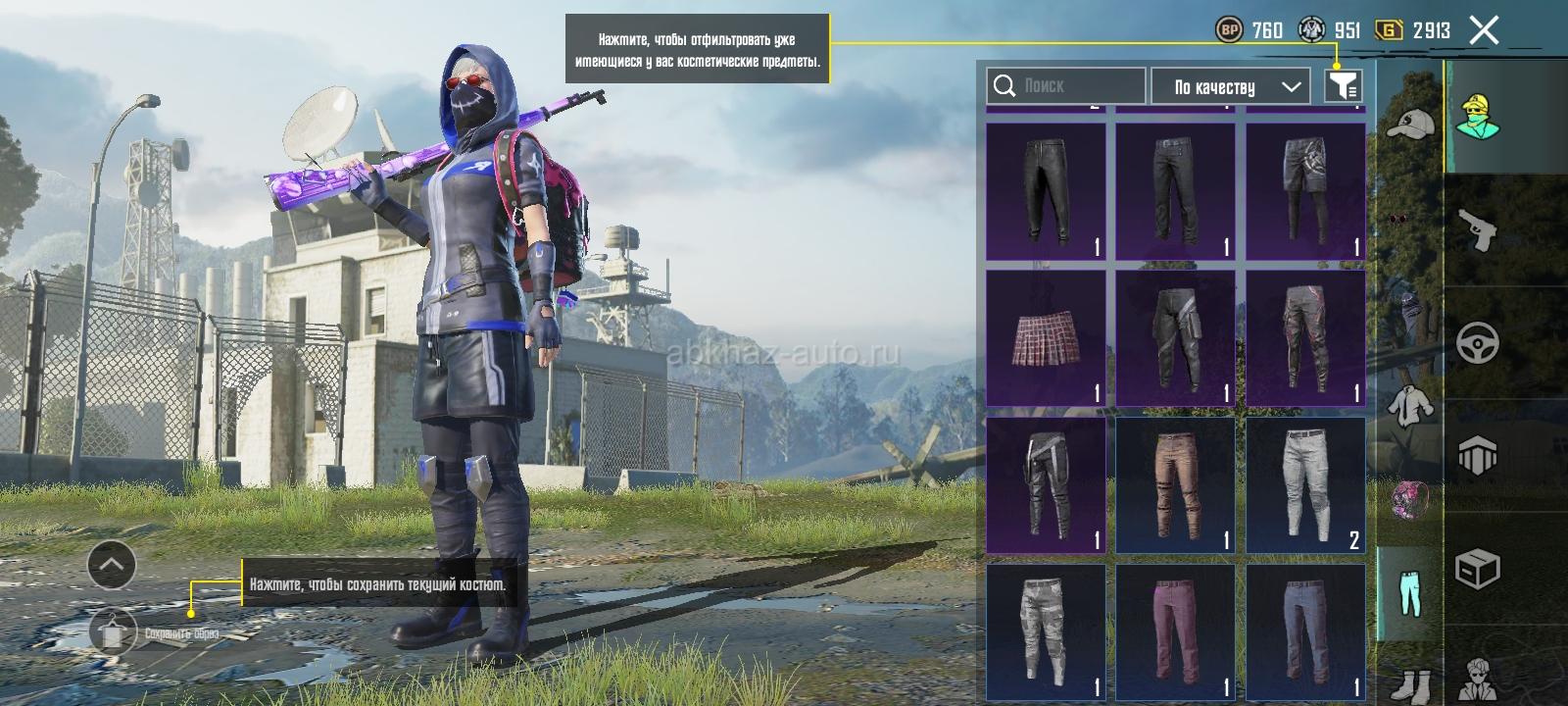Image resolution: width=1568 pixels, height=706 pixels.
Task: Expand the panel with the up arrow button
Action: [112, 564]
